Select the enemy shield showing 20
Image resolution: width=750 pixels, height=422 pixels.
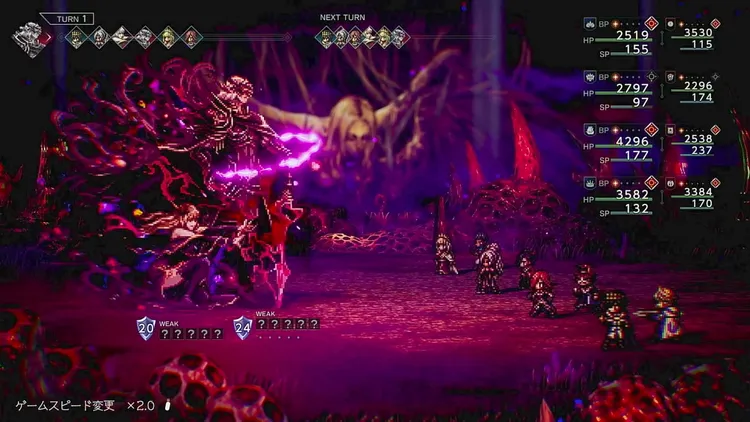146,327
